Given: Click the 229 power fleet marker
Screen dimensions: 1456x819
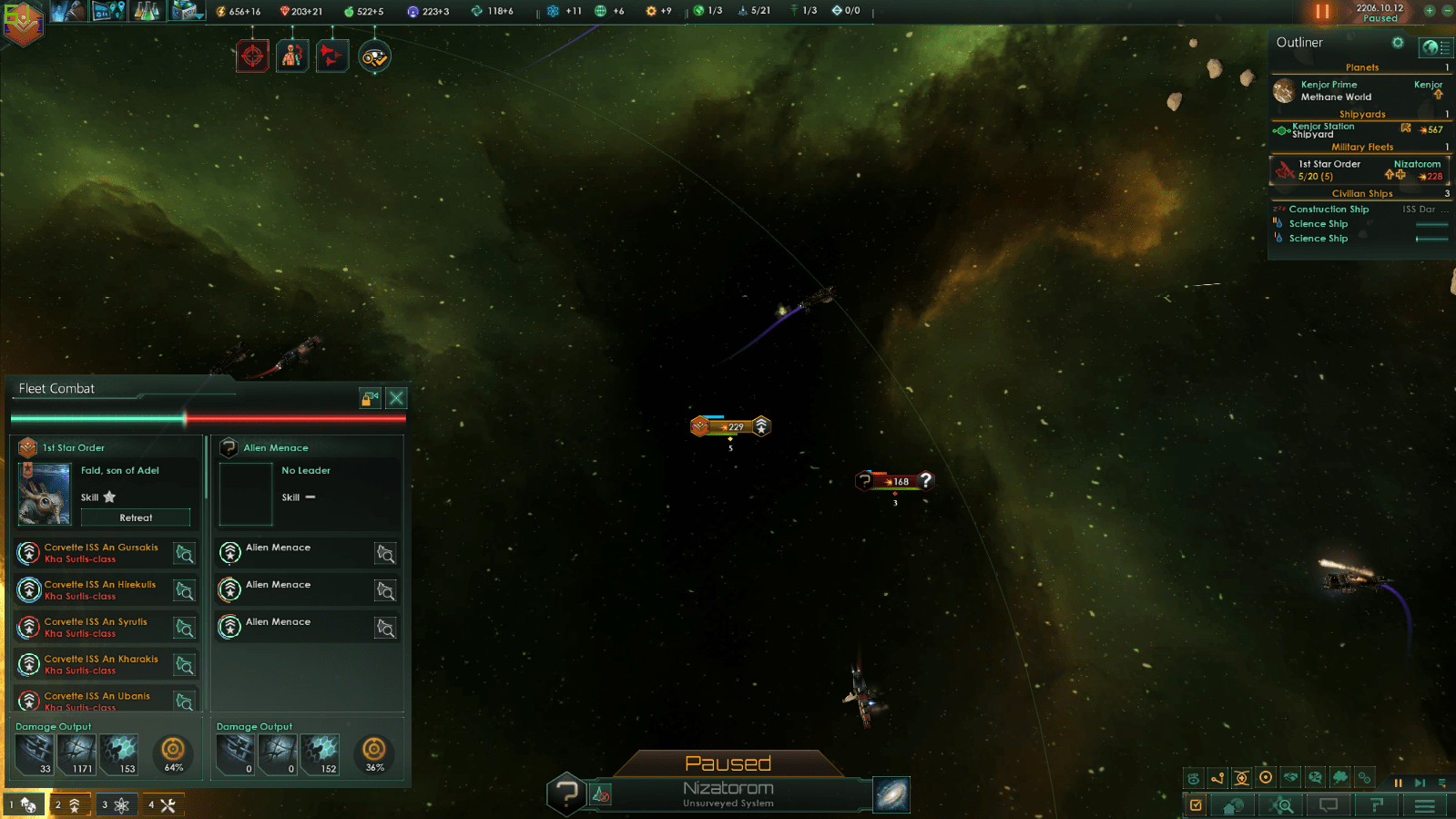Looking at the screenshot, I should (x=731, y=426).
